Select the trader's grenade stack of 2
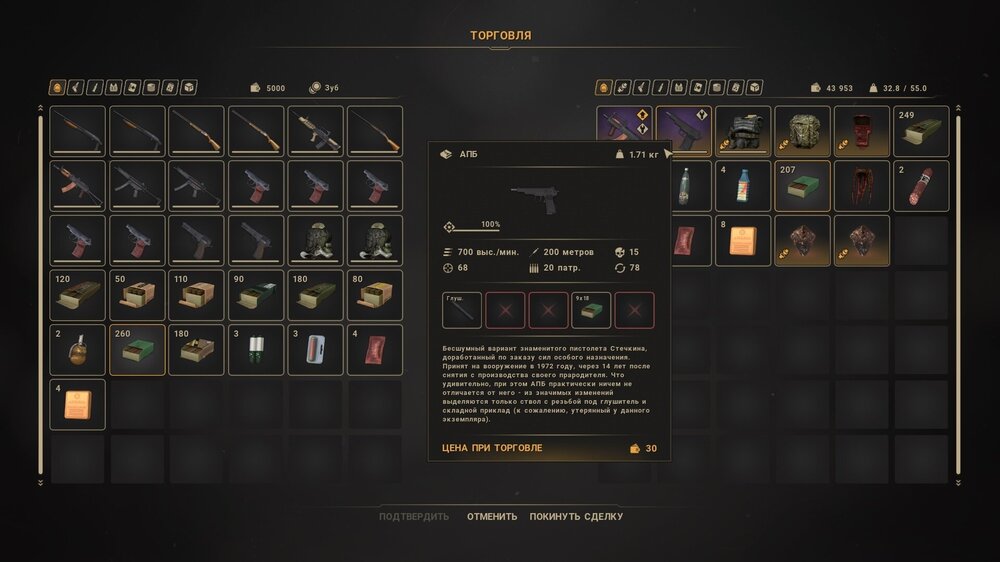The image size is (1000, 562). pyautogui.click(x=77, y=350)
